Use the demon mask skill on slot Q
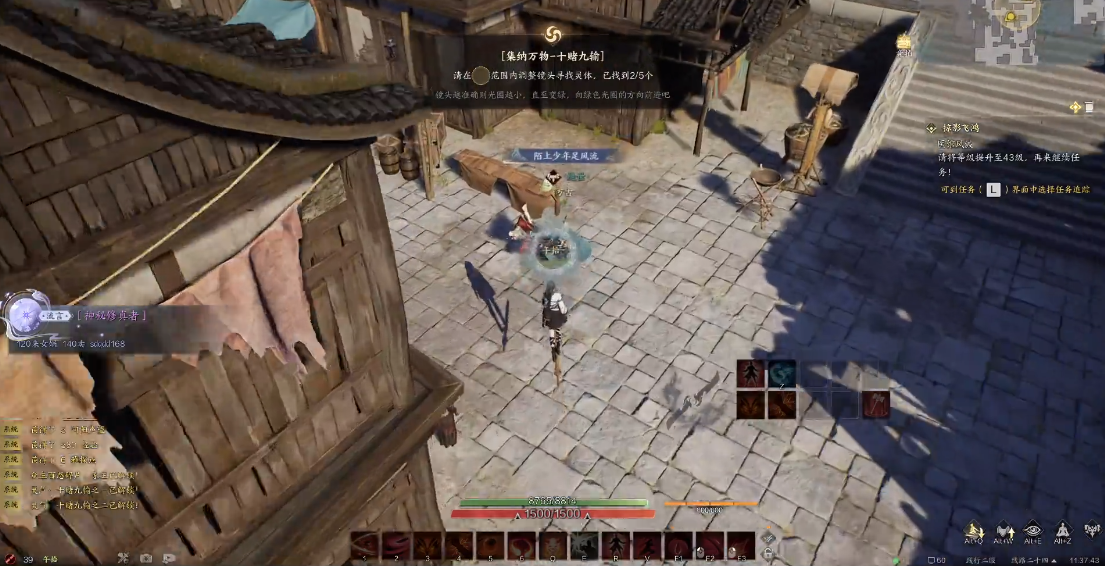1105x566 pixels. tap(553, 546)
